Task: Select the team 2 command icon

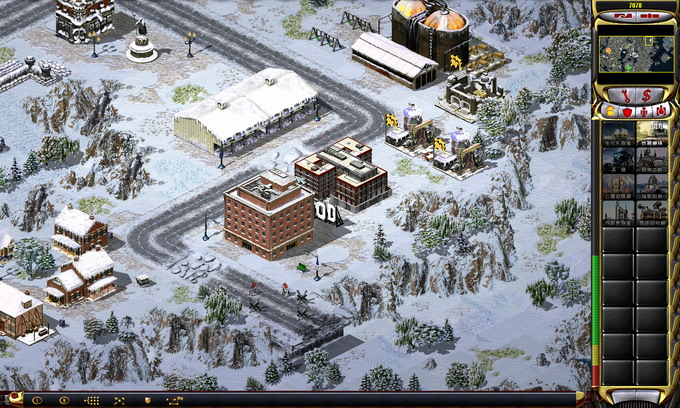Action: (x=64, y=401)
